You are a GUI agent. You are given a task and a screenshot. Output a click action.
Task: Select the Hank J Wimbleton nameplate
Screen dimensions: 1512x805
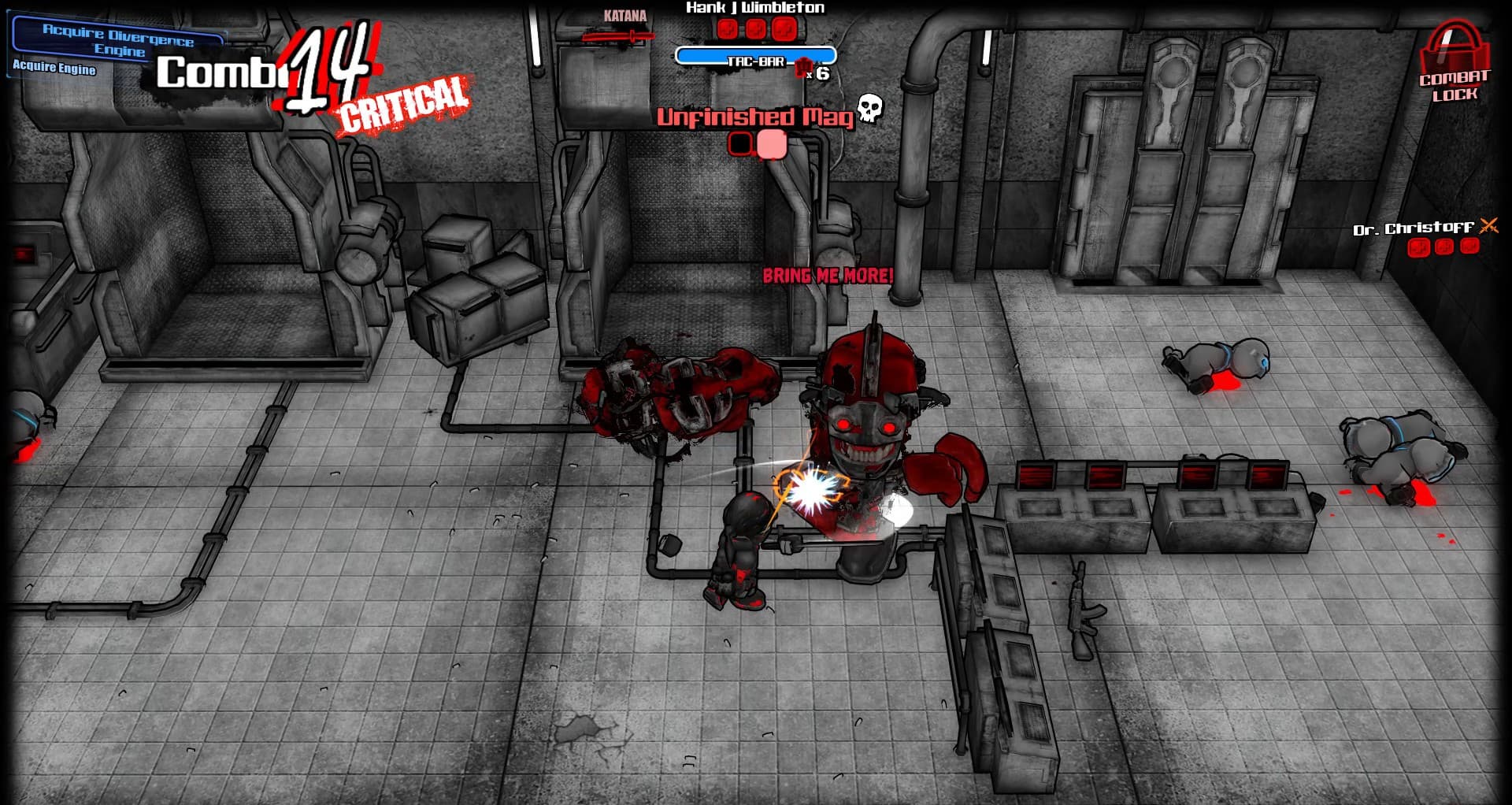754,8
